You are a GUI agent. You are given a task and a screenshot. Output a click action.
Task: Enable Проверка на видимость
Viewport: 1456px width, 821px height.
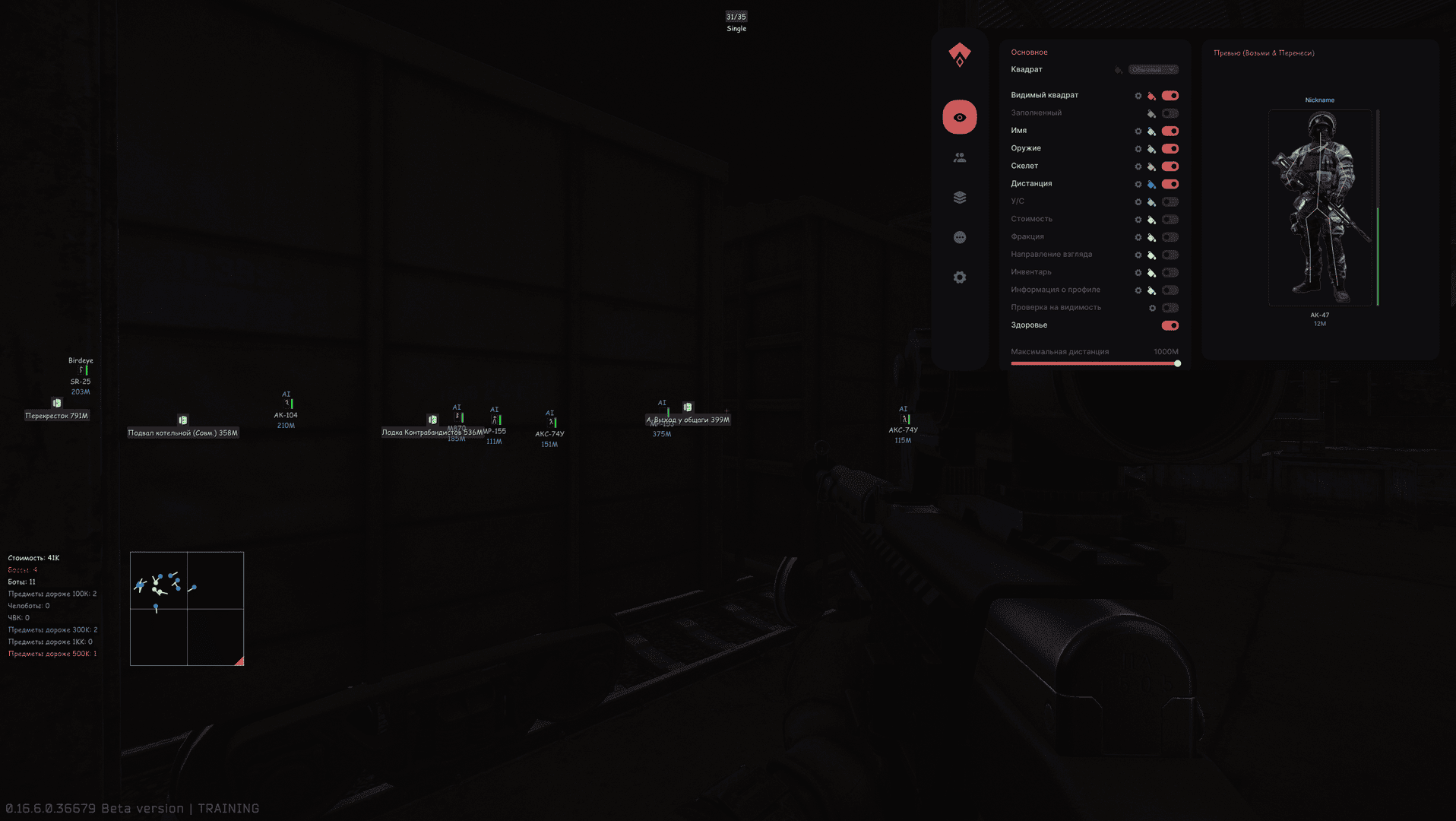(x=1170, y=307)
